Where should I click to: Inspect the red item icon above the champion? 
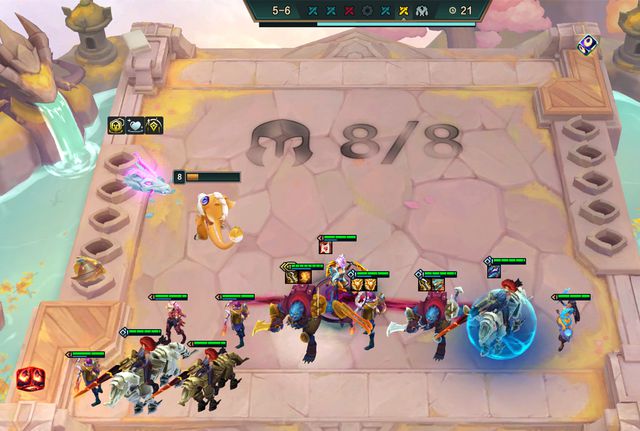click(x=325, y=248)
